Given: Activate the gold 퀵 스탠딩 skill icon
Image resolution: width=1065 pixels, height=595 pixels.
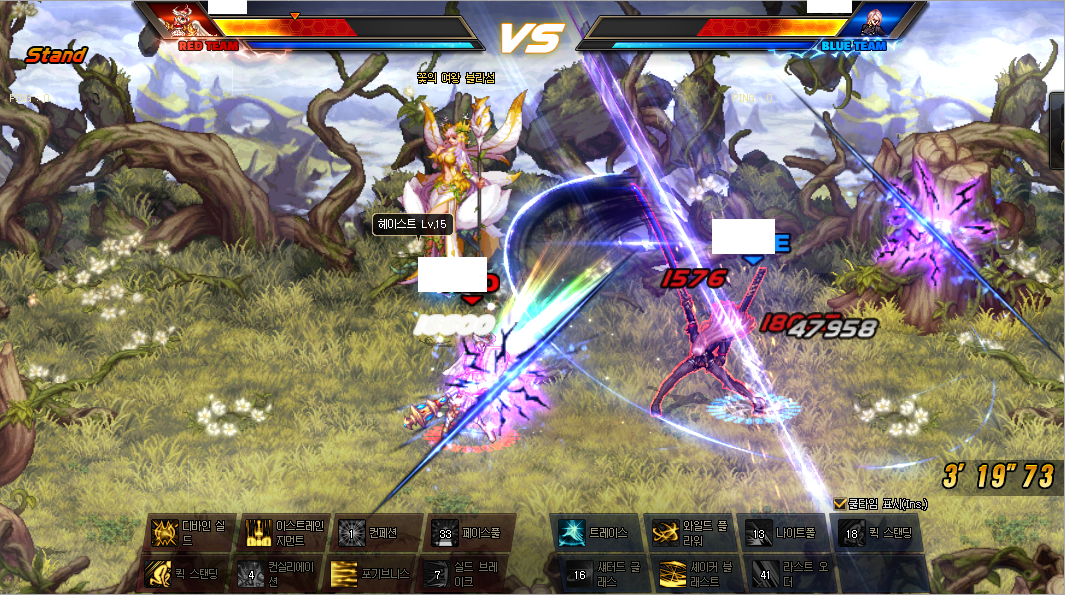Looking at the screenshot, I should coord(164,574).
